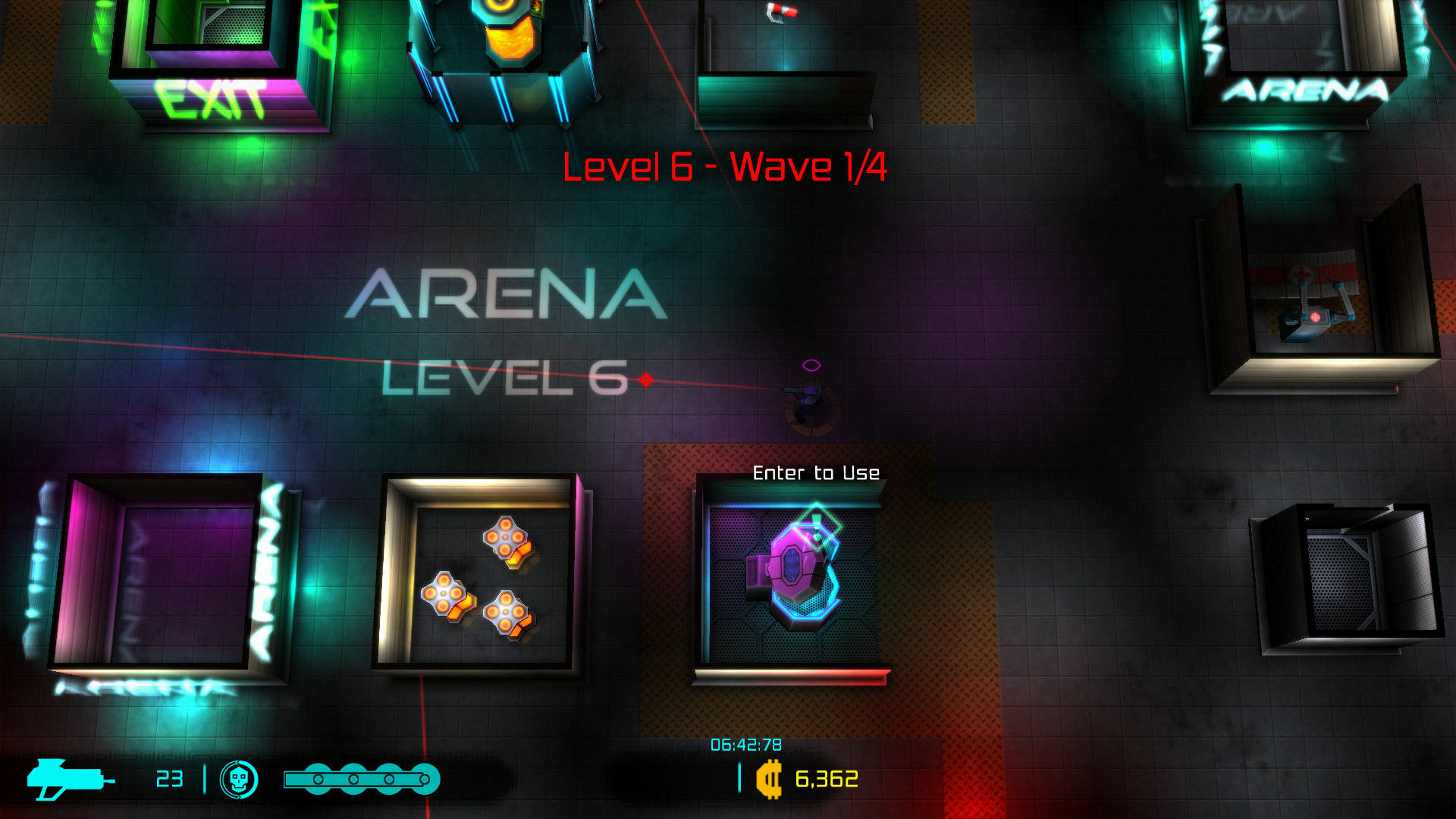Viewport: 1456px width, 819px height.
Task: Activate the 'Enter to Use' station
Action: [x=815, y=472]
